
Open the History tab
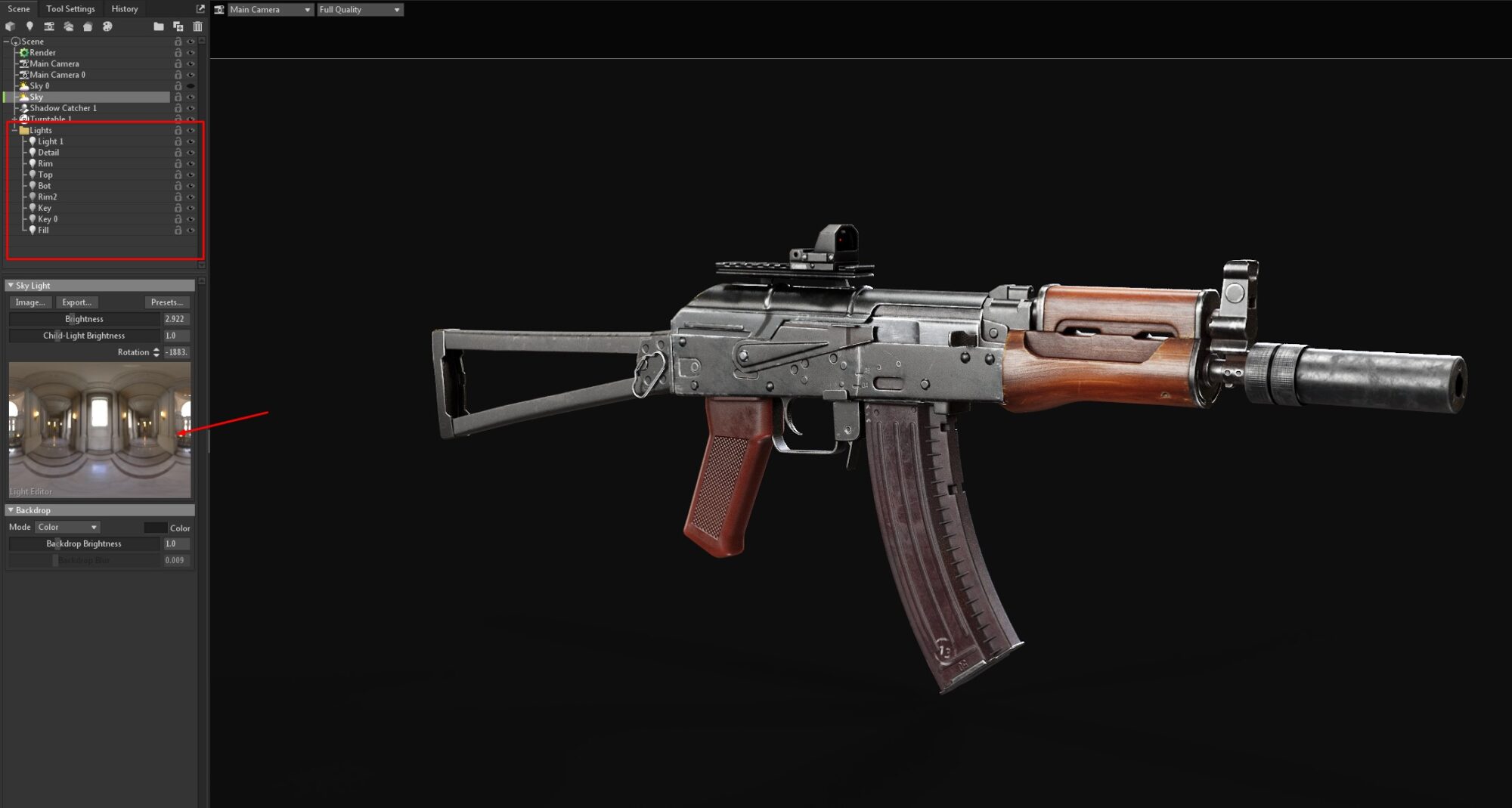pyautogui.click(x=125, y=9)
